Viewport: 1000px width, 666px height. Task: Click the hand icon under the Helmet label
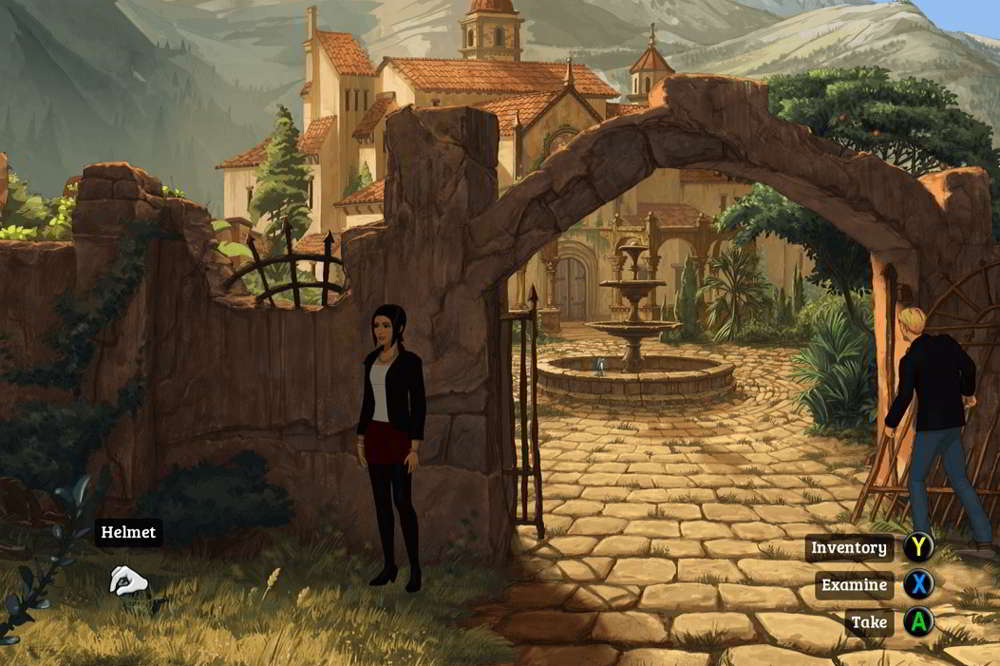(x=127, y=580)
